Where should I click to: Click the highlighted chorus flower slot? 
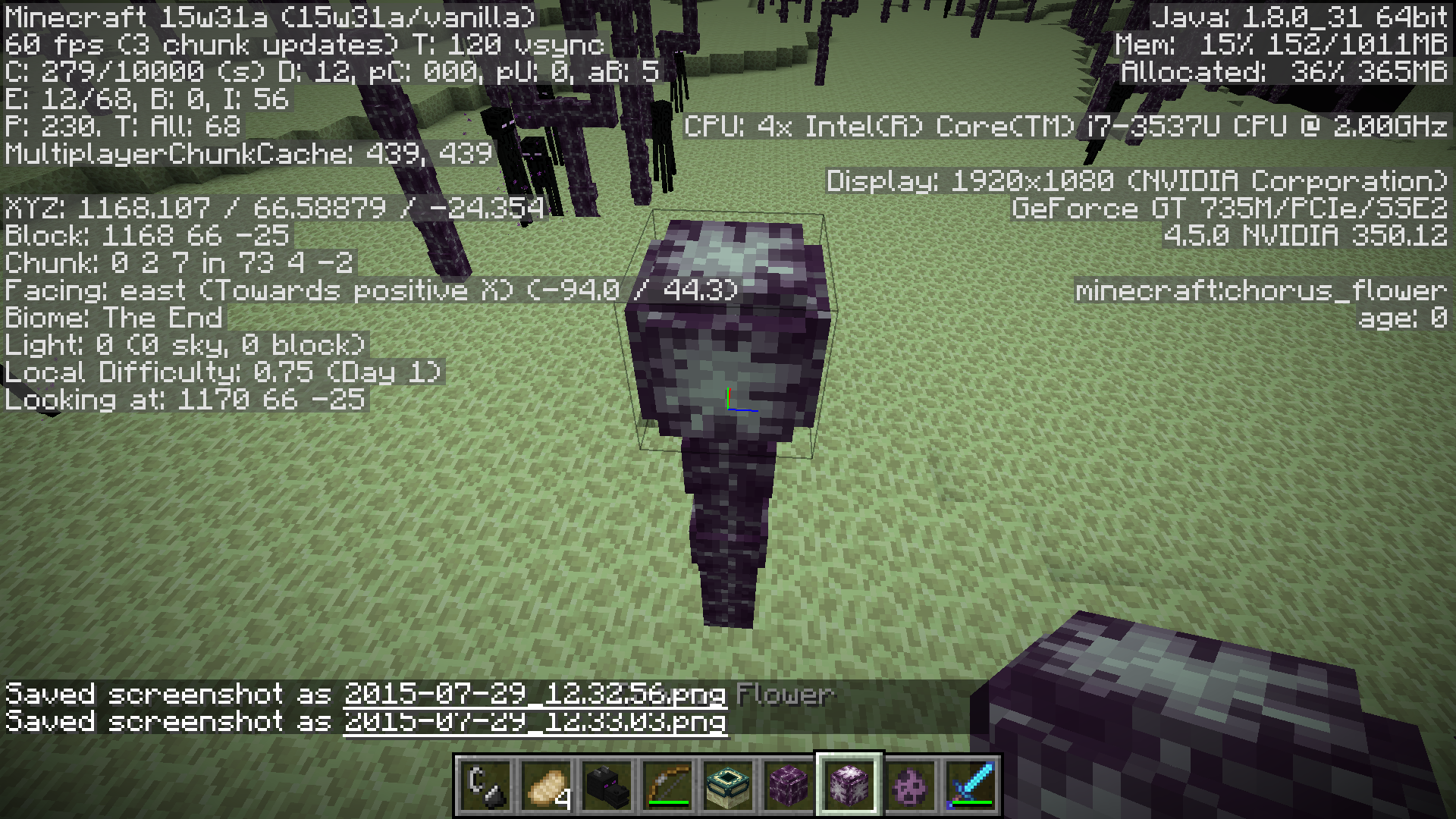(849, 786)
